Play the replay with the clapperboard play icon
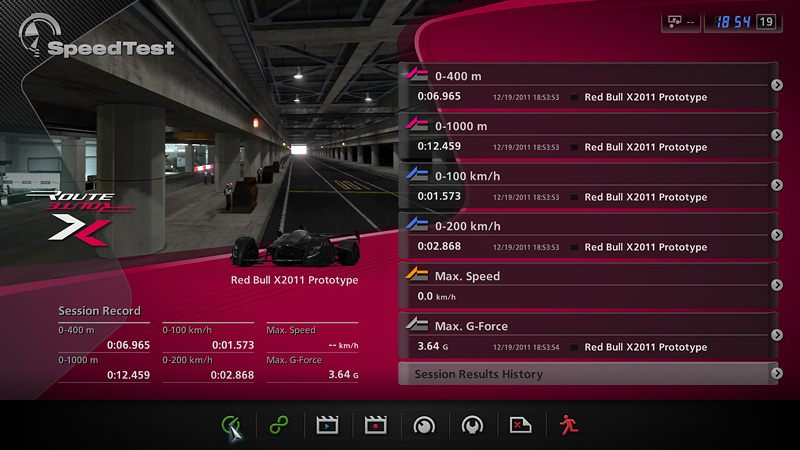The image size is (800, 450). [x=328, y=425]
